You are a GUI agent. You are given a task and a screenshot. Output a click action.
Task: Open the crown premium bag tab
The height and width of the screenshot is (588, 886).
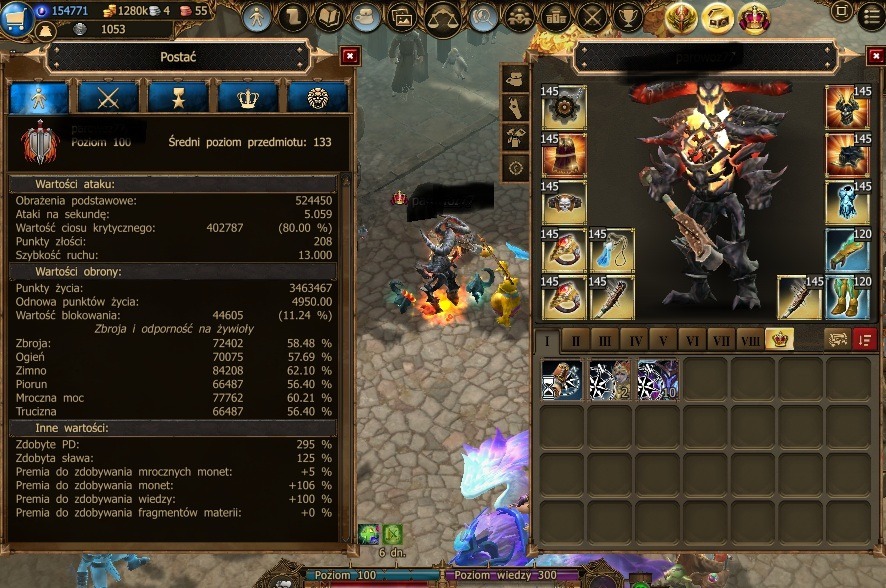coord(779,340)
